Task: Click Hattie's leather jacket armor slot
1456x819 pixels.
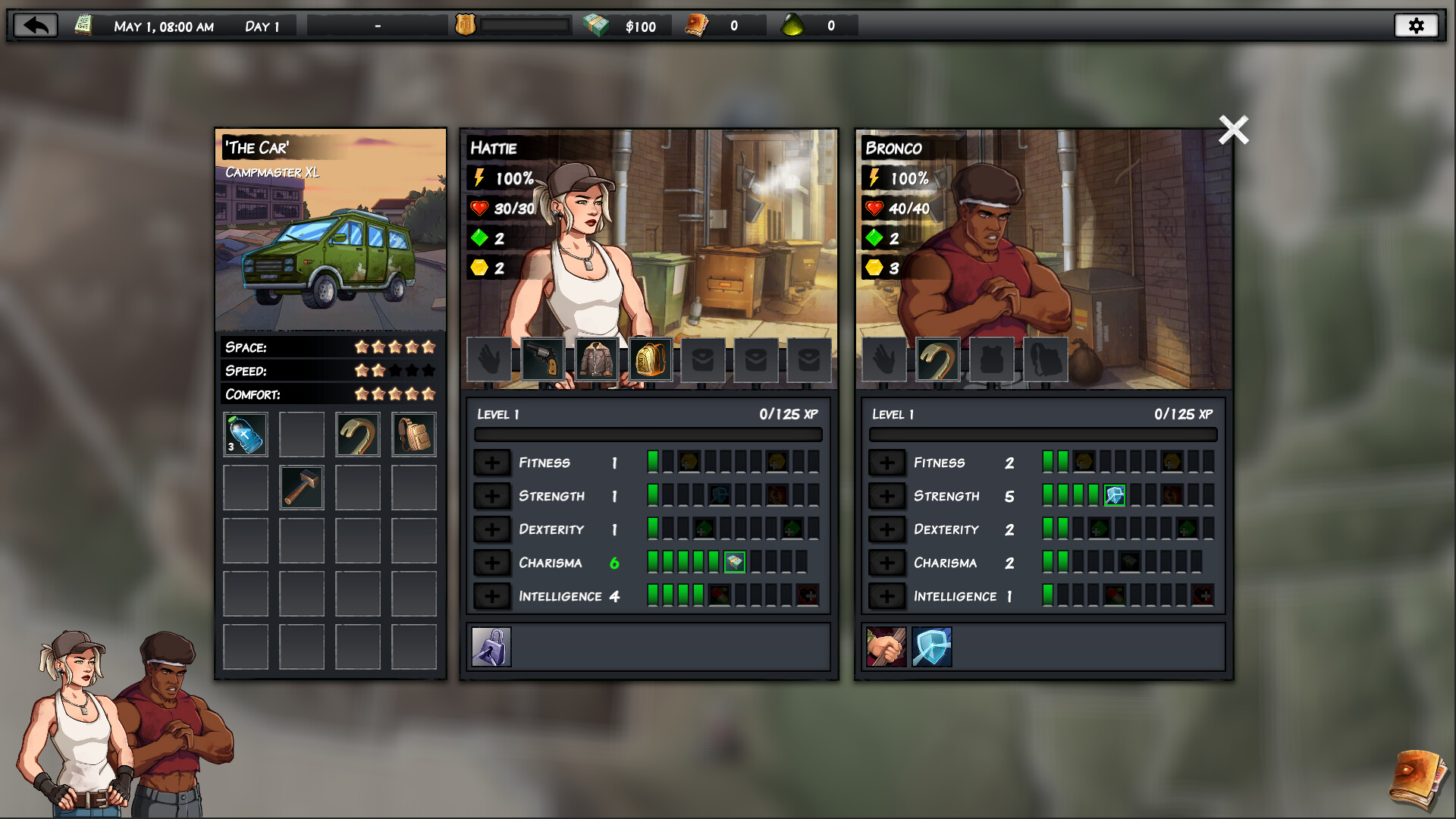Action: (596, 359)
